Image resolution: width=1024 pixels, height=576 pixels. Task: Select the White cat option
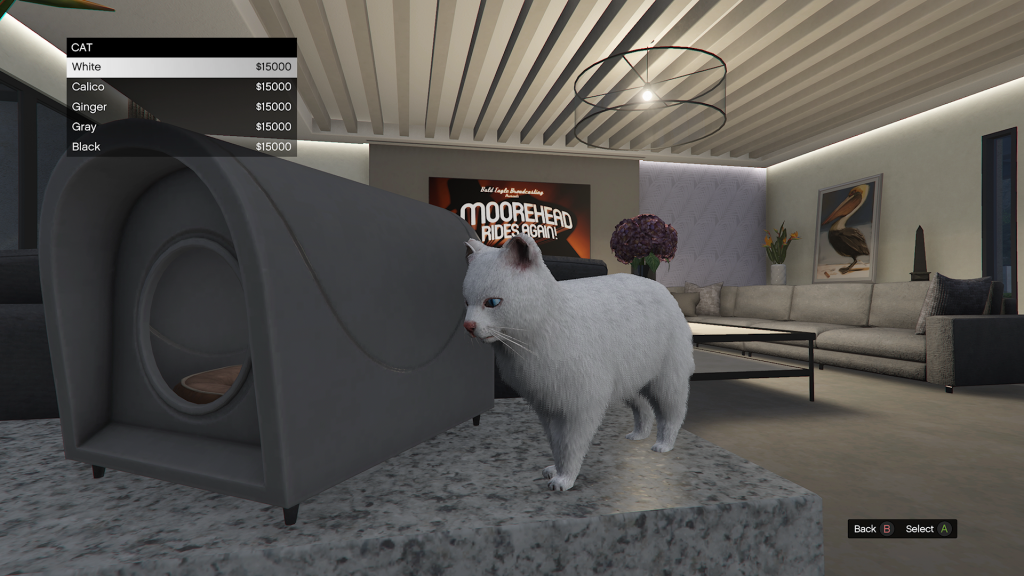coord(181,67)
